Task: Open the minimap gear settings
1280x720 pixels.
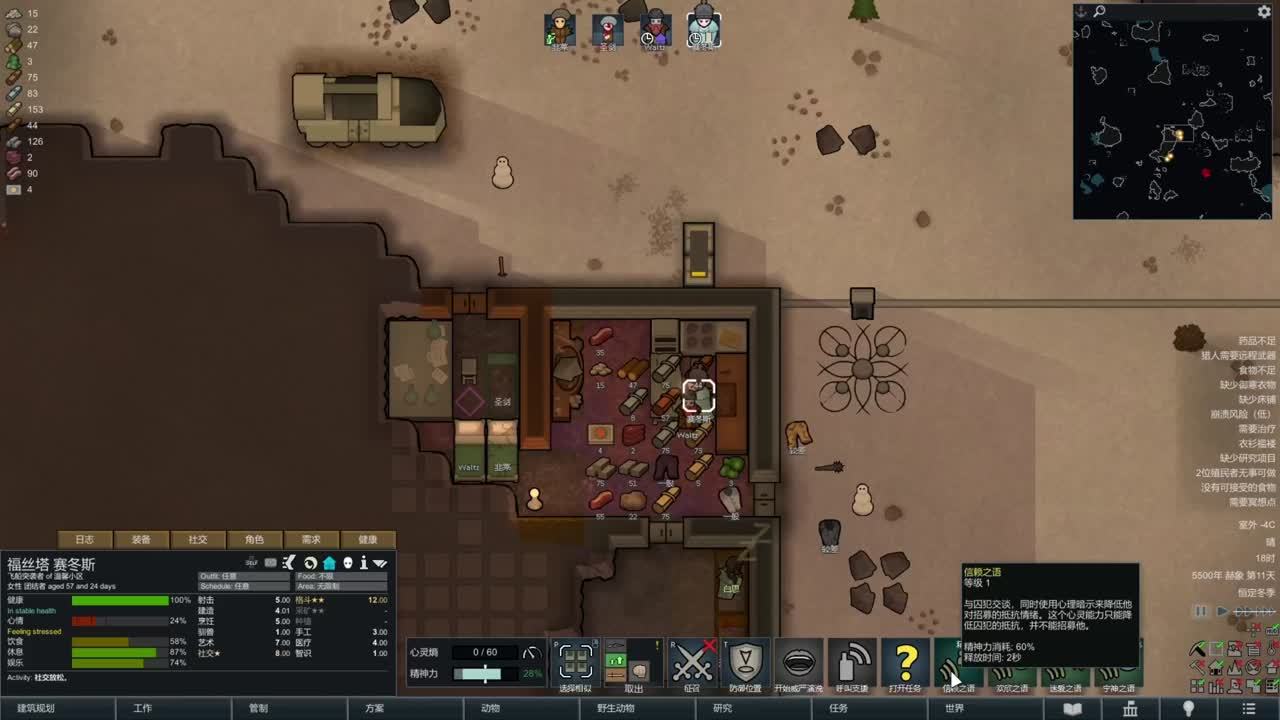Action: 1264,12
